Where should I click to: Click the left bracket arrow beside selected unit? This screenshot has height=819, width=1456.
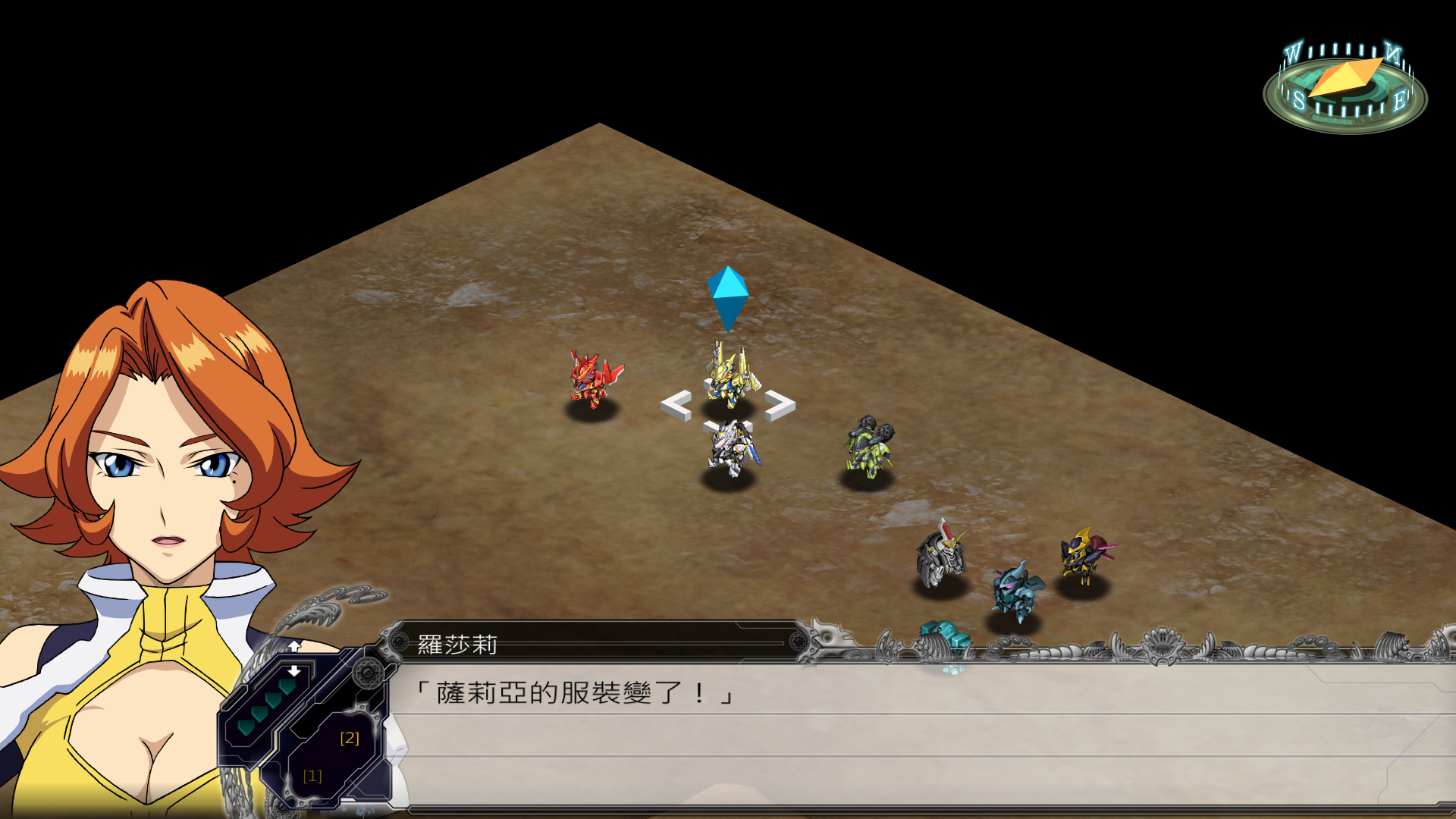676,406
